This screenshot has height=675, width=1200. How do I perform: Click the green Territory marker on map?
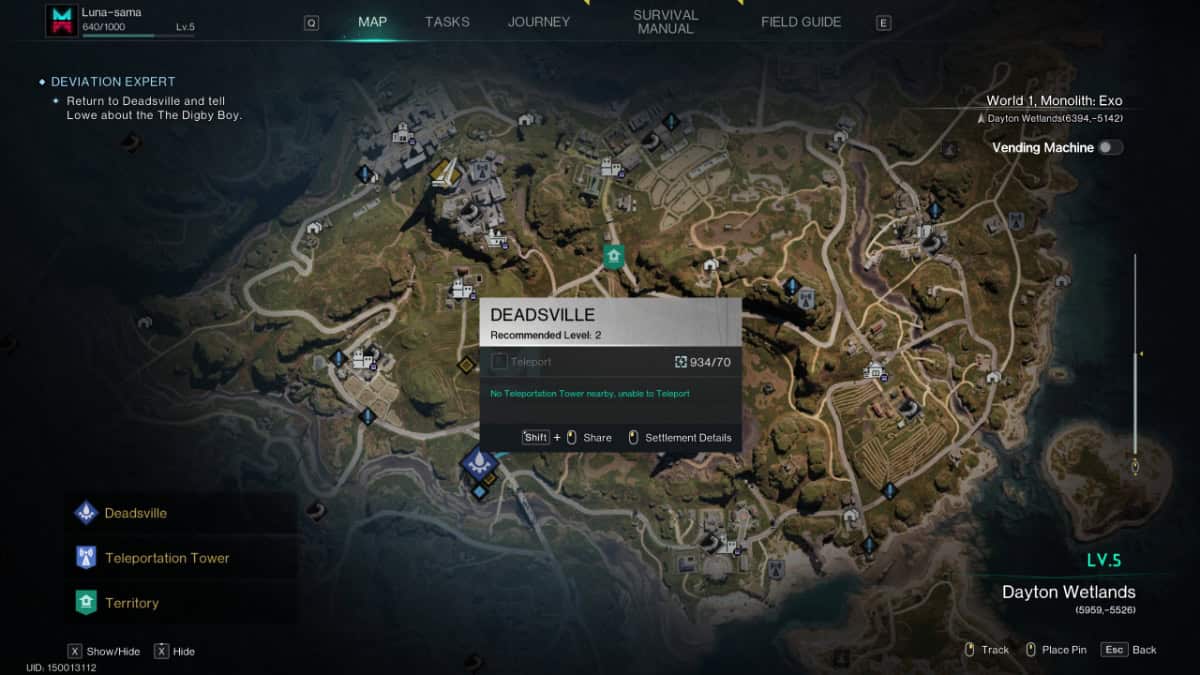(x=613, y=256)
